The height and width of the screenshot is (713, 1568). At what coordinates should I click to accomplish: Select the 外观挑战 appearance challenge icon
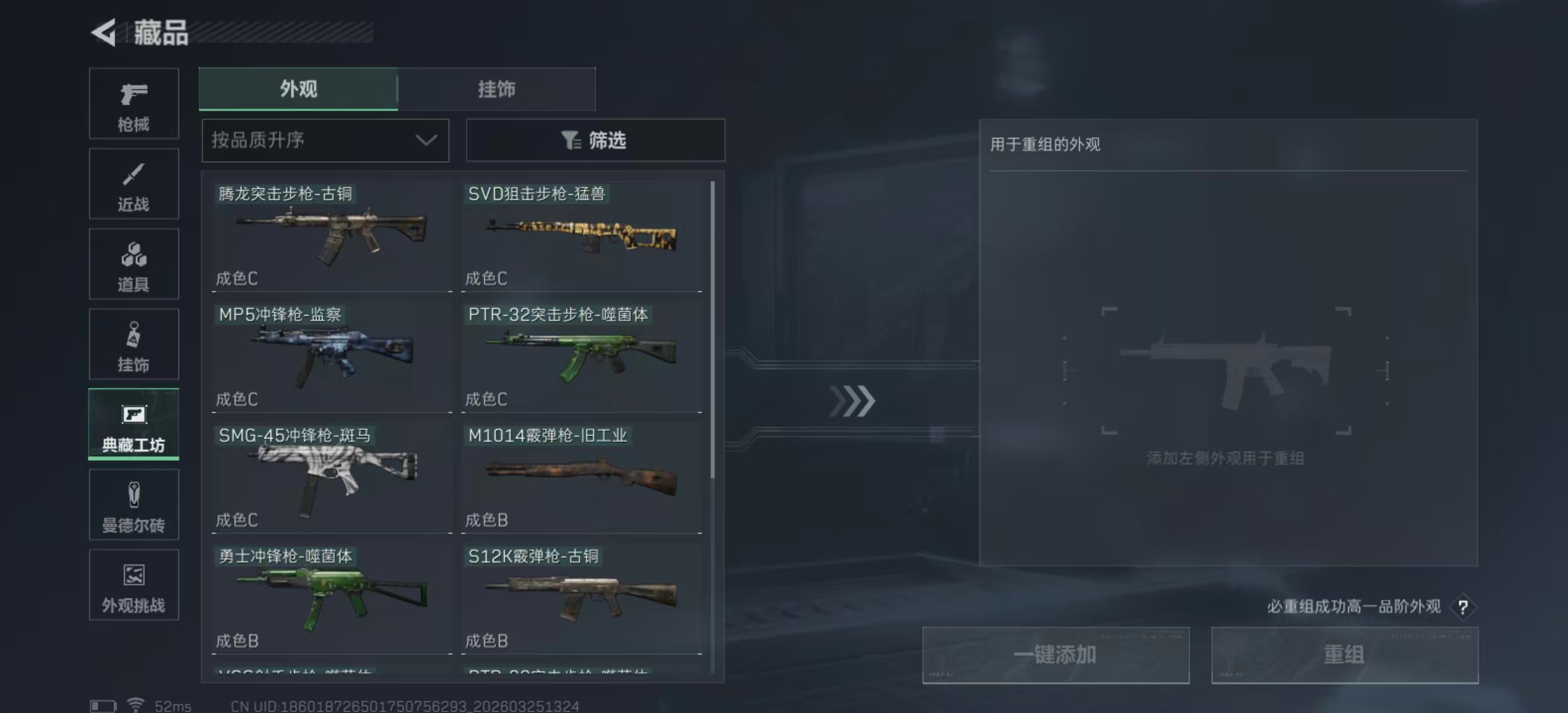point(133,585)
